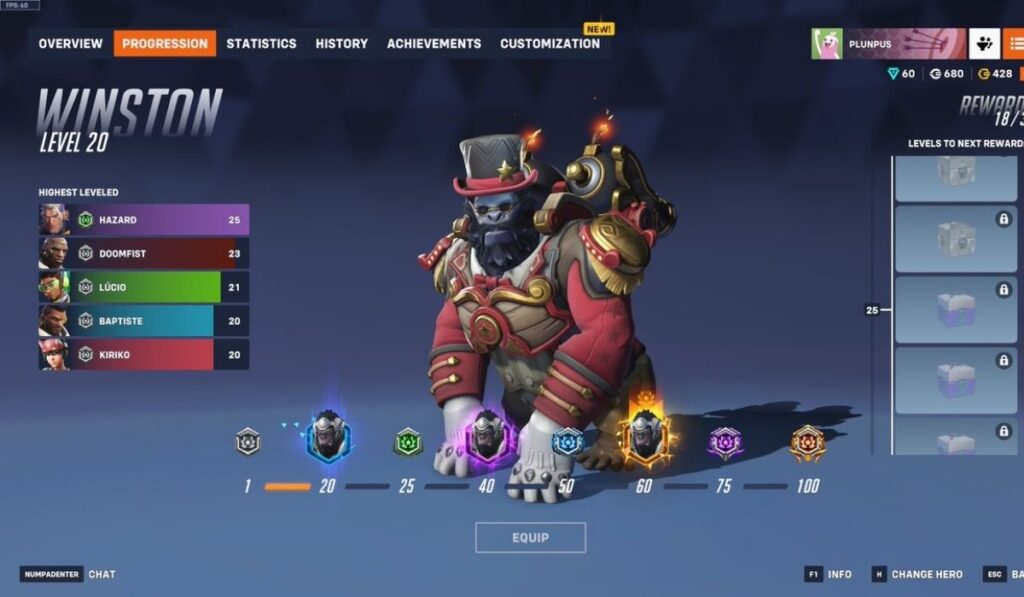Open the Overview tab
The image size is (1024, 597).
(70, 43)
